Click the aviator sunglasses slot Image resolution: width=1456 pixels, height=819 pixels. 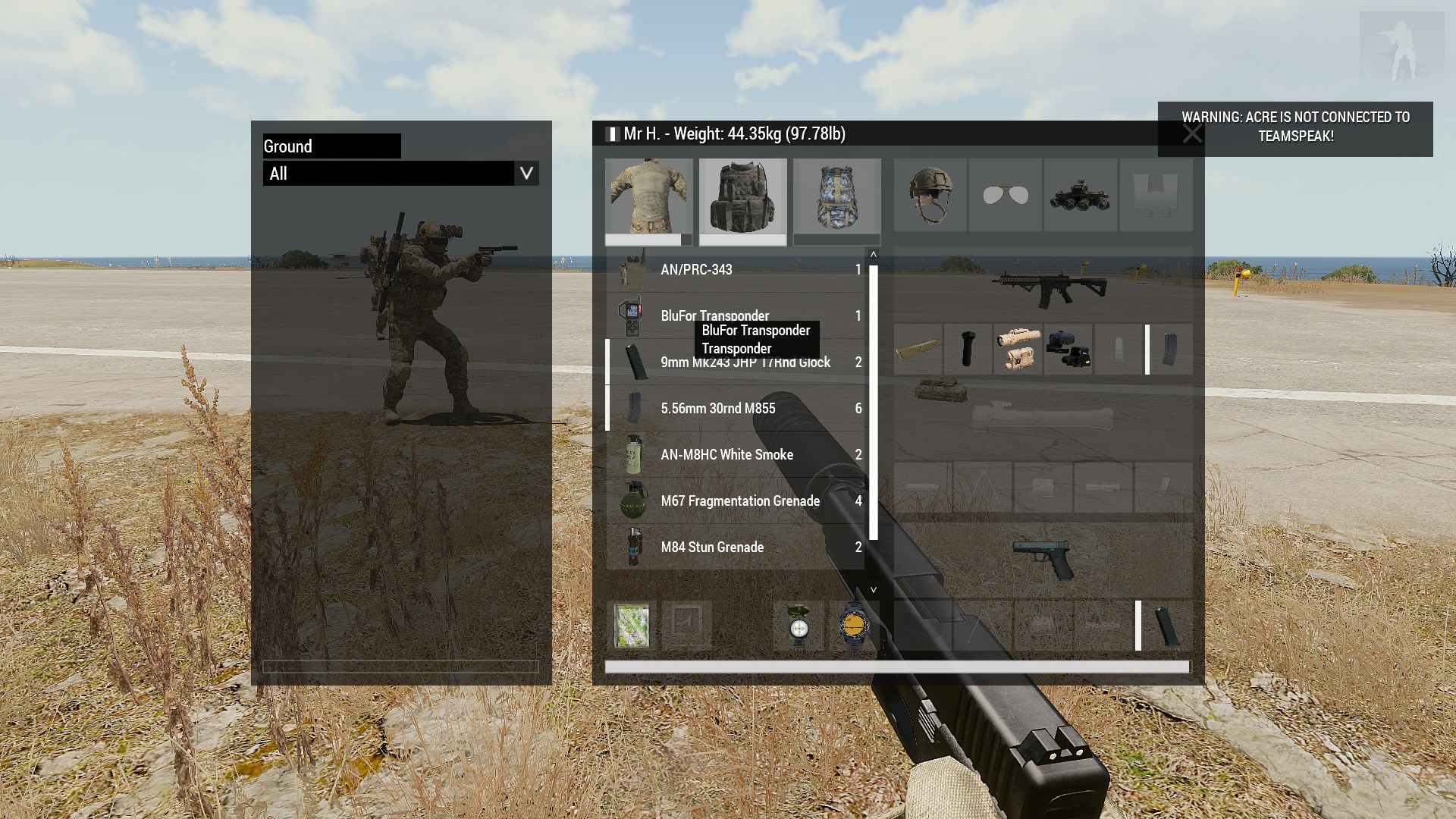click(1005, 195)
